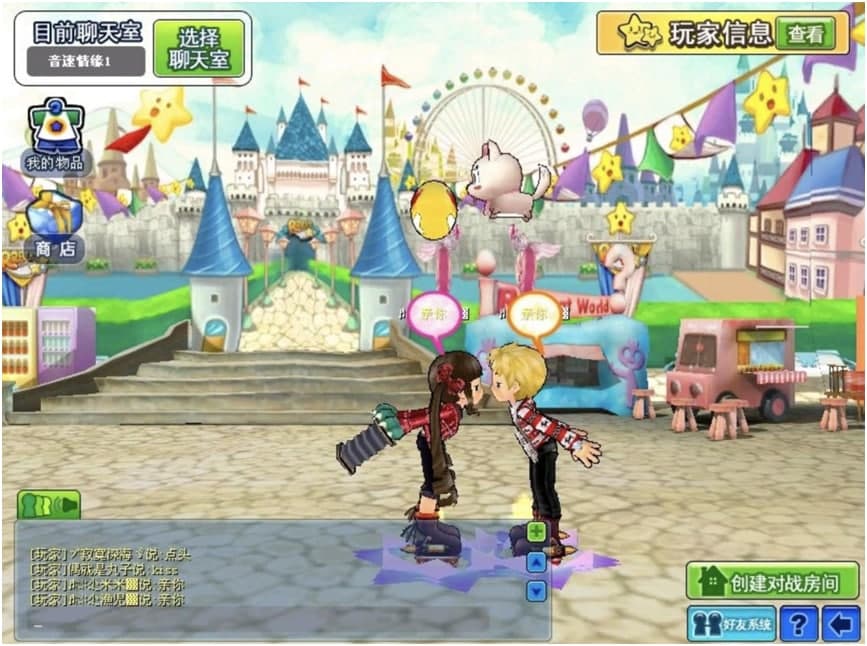Image resolution: width=867 pixels, height=646 pixels.
Task: Click the chat scroll down arrow
Action: [x=536, y=590]
